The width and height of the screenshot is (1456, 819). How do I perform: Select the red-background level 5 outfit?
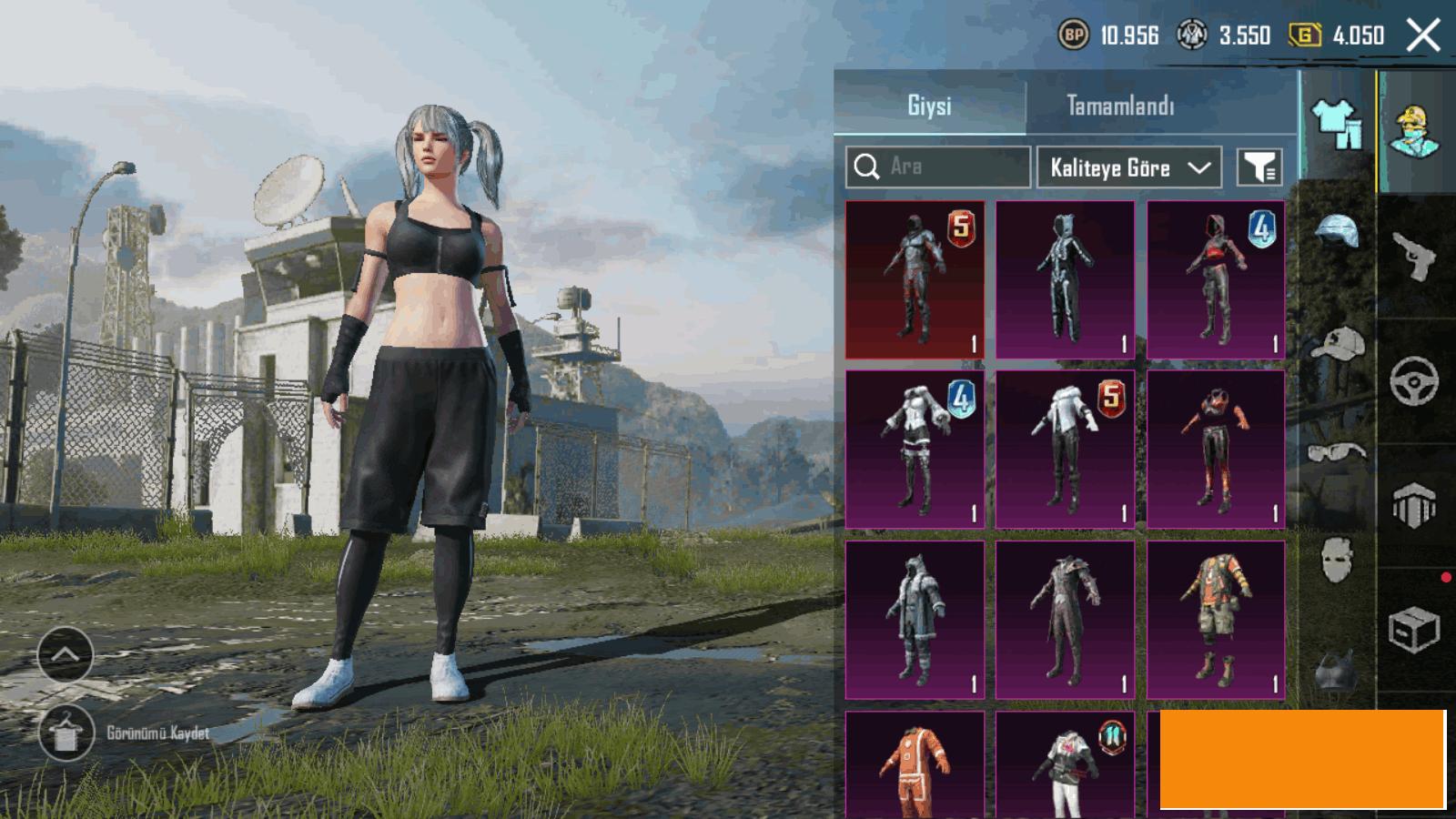[x=915, y=279]
